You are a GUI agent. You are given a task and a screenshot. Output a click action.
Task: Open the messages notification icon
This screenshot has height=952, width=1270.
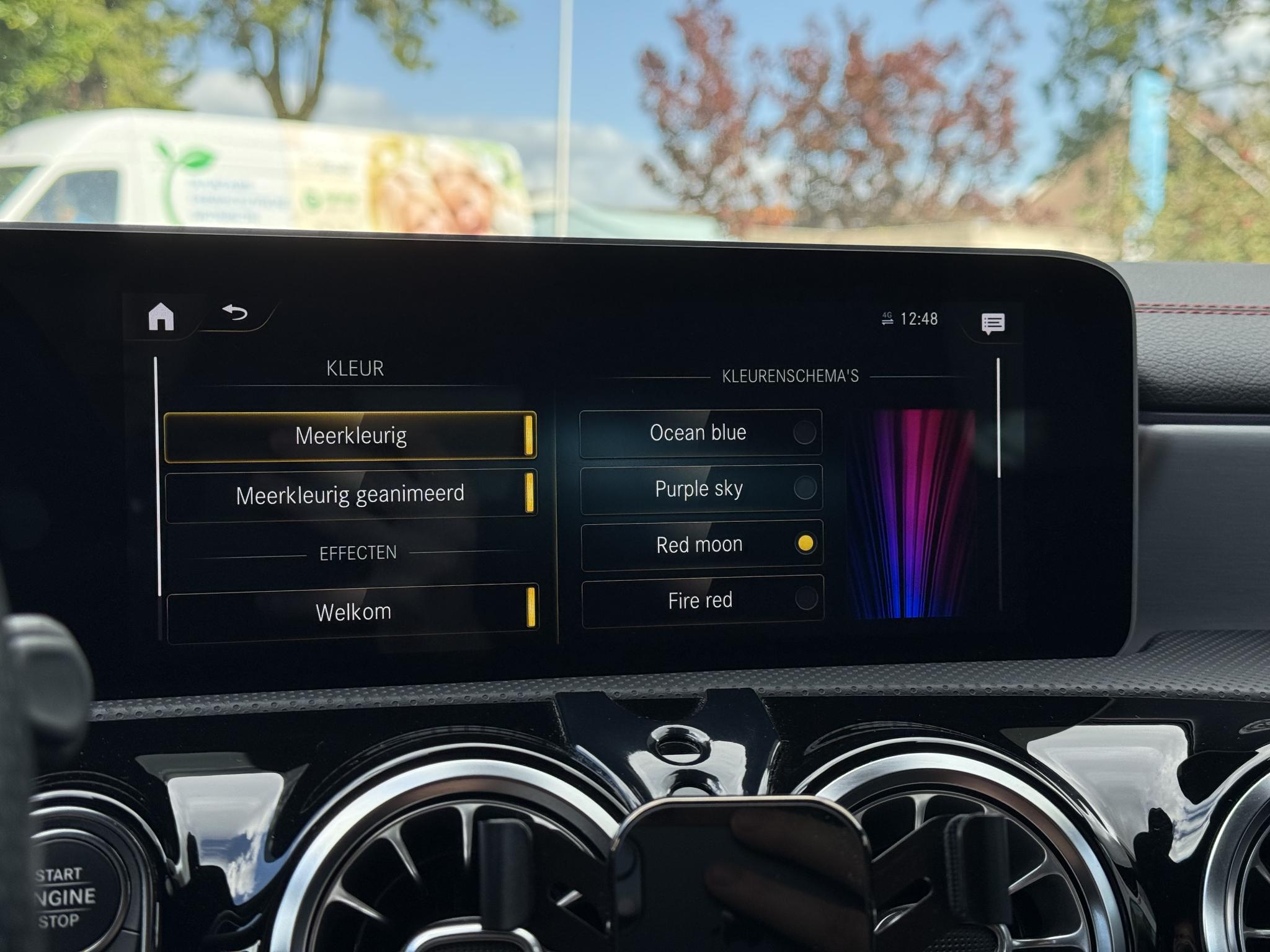(x=993, y=323)
